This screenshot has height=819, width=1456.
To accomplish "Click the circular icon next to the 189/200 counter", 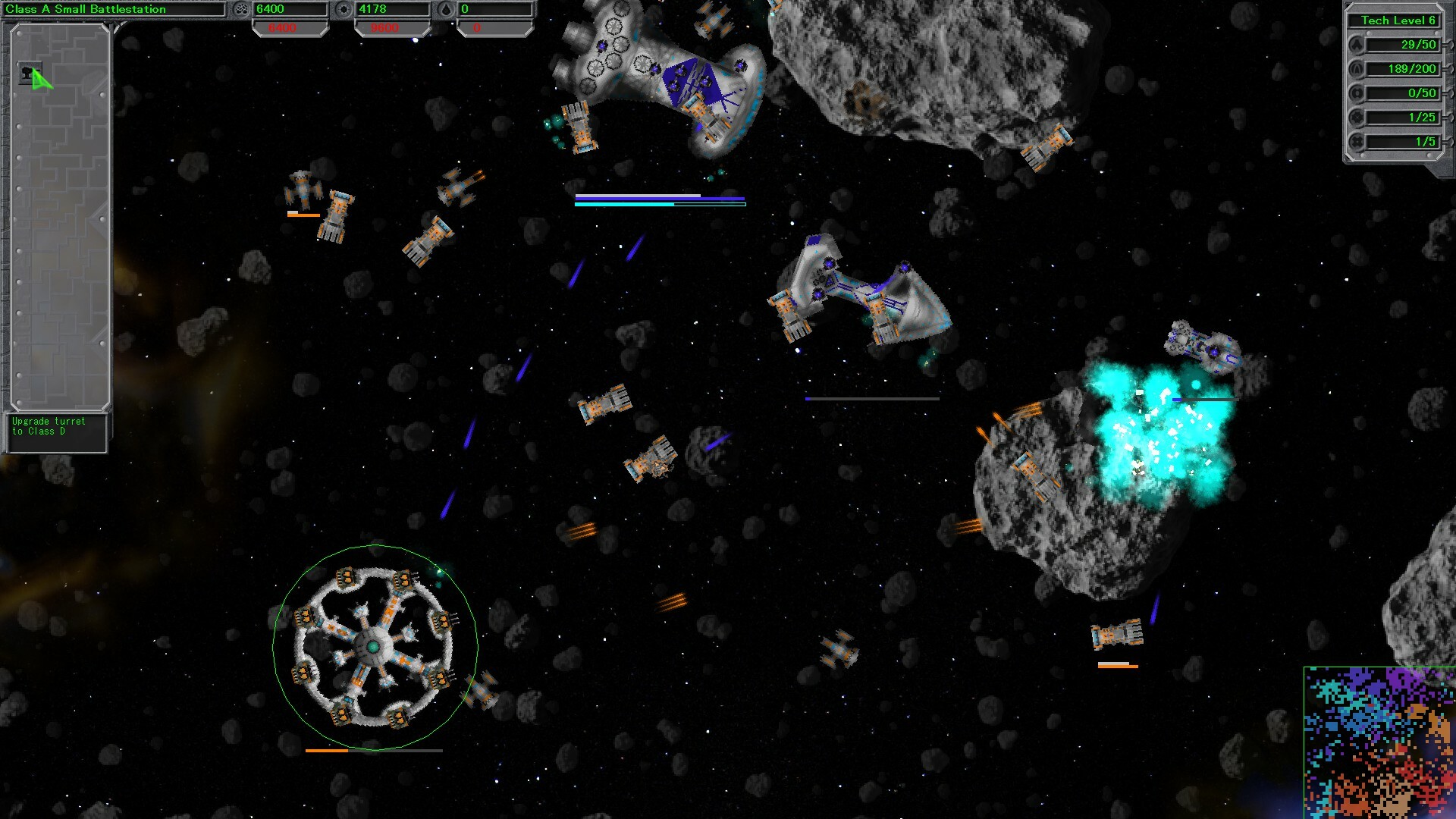I will pyautogui.click(x=1357, y=69).
